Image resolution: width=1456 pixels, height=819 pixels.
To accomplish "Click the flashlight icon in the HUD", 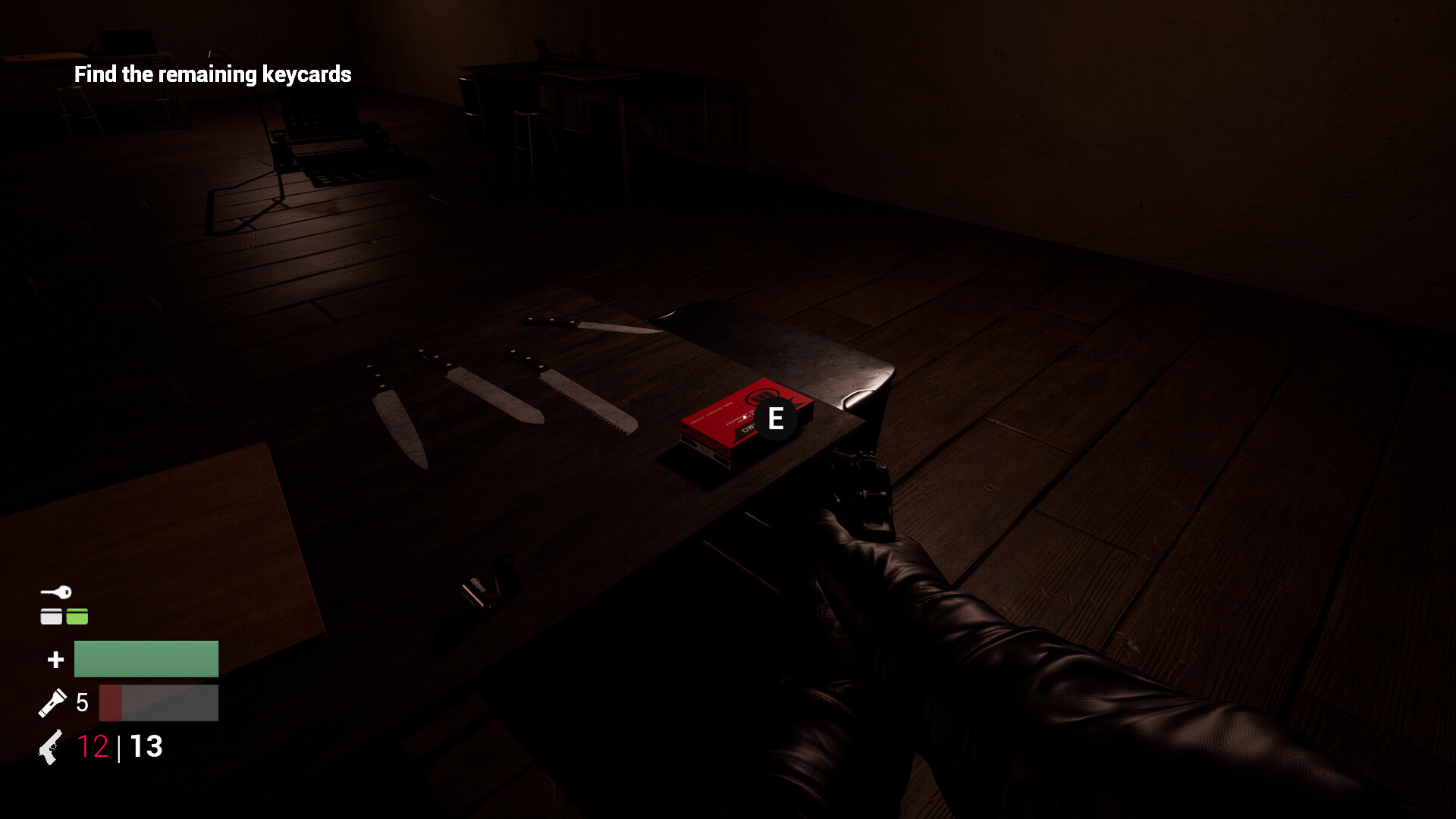I will [53, 702].
